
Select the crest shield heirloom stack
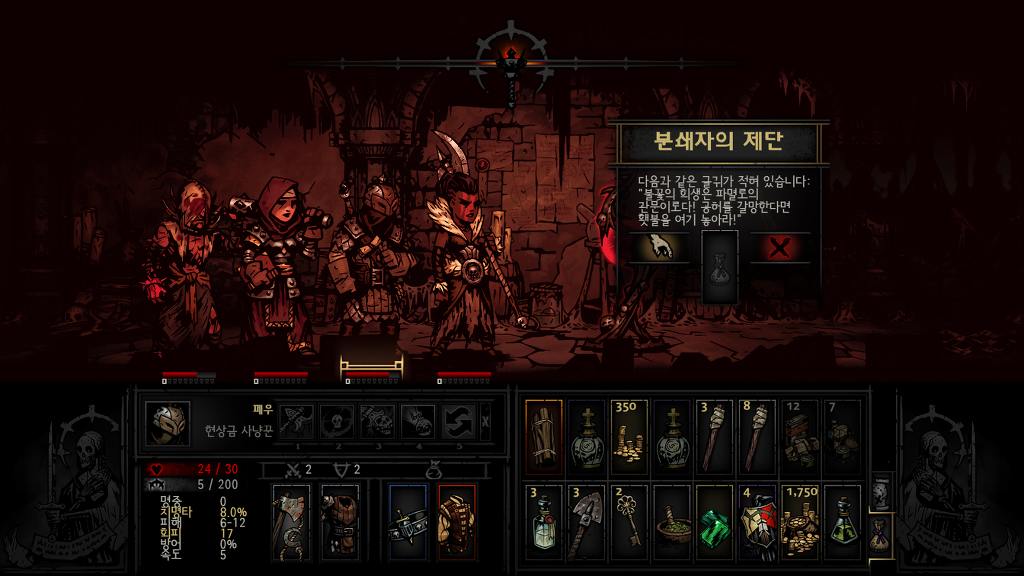tap(757, 519)
